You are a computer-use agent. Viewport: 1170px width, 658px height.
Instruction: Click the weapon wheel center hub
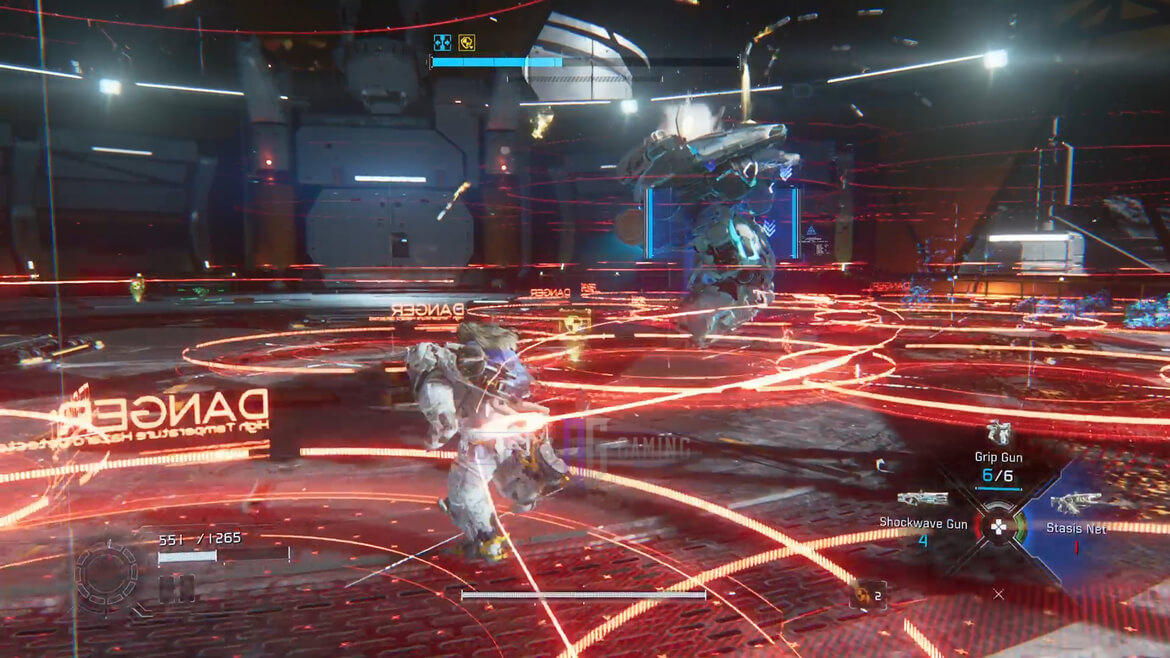[998, 523]
